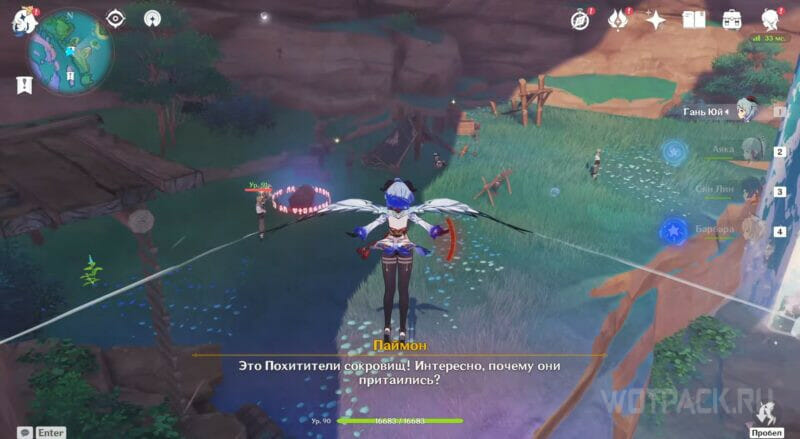Toggle the elemental sight eye icon
Image resolution: width=800 pixels, height=439 pixels.
[115, 18]
